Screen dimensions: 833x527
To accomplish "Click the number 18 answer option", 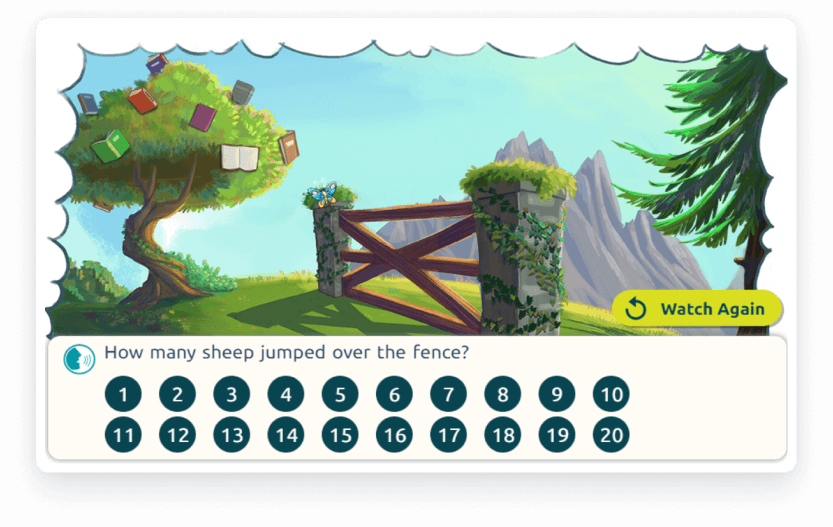I will pyautogui.click(x=503, y=435).
